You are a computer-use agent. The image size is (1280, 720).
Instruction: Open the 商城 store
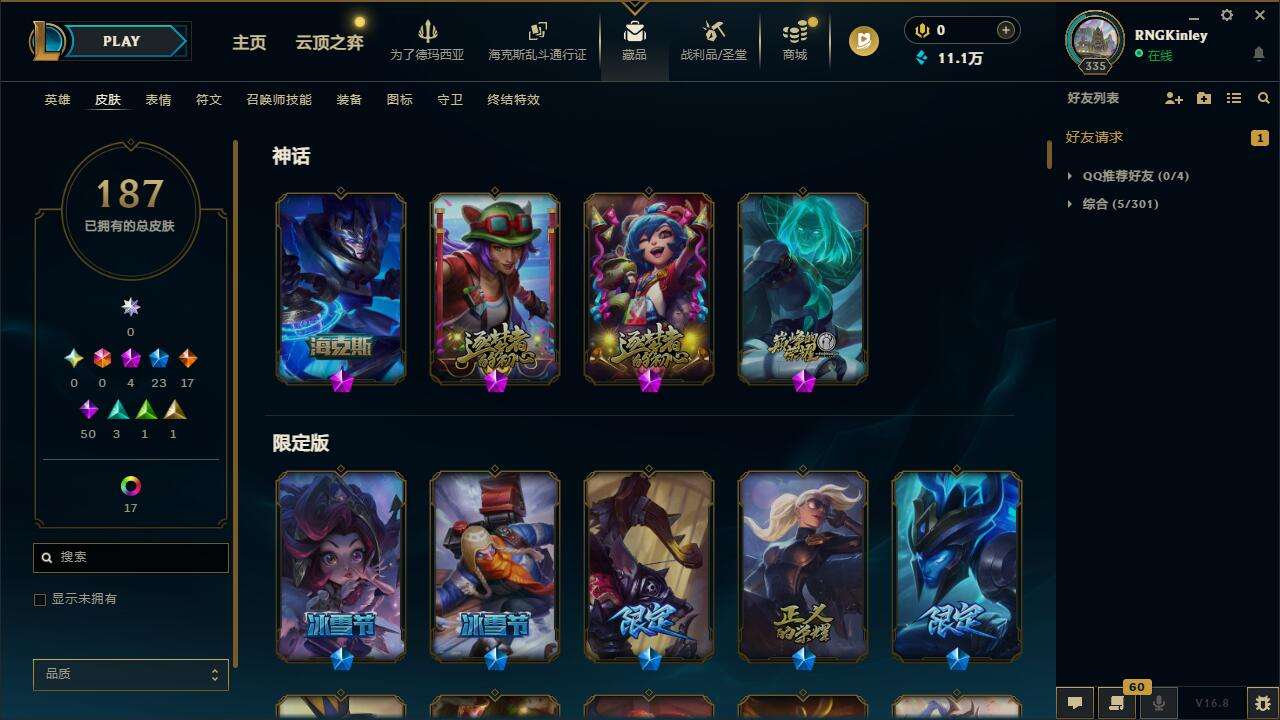tap(795, 40)
